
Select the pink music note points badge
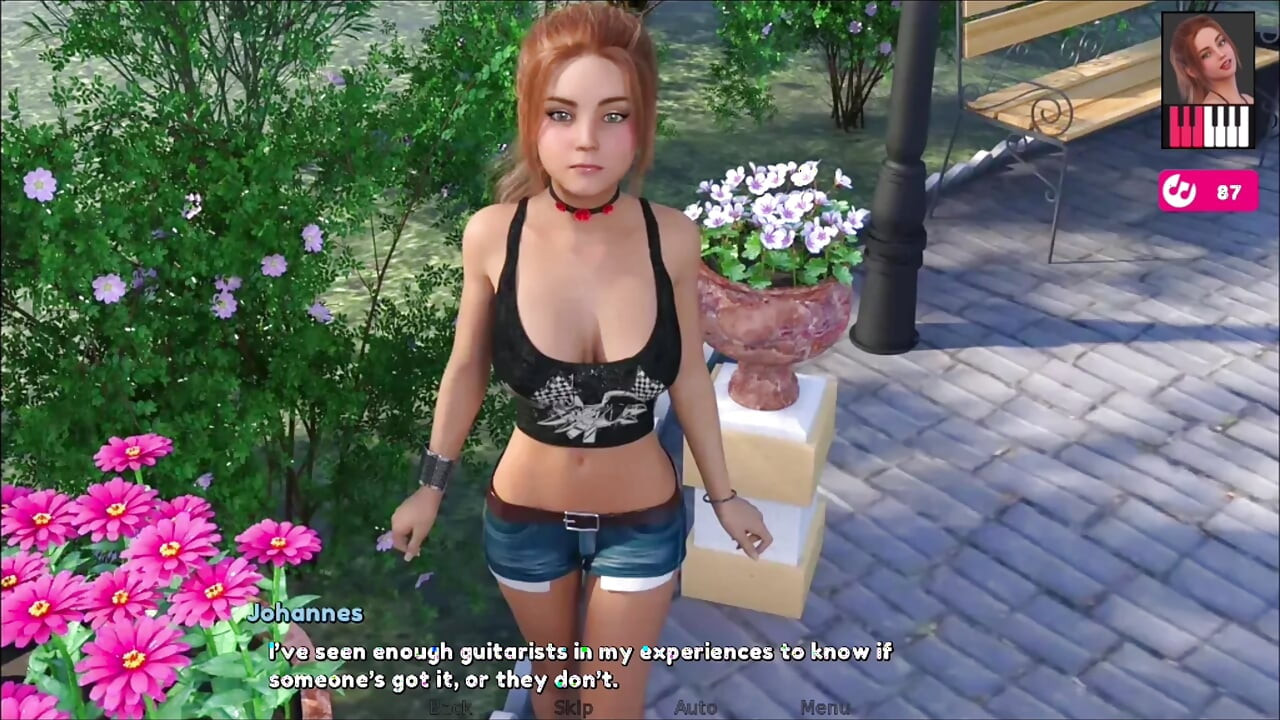(1207, 191)
